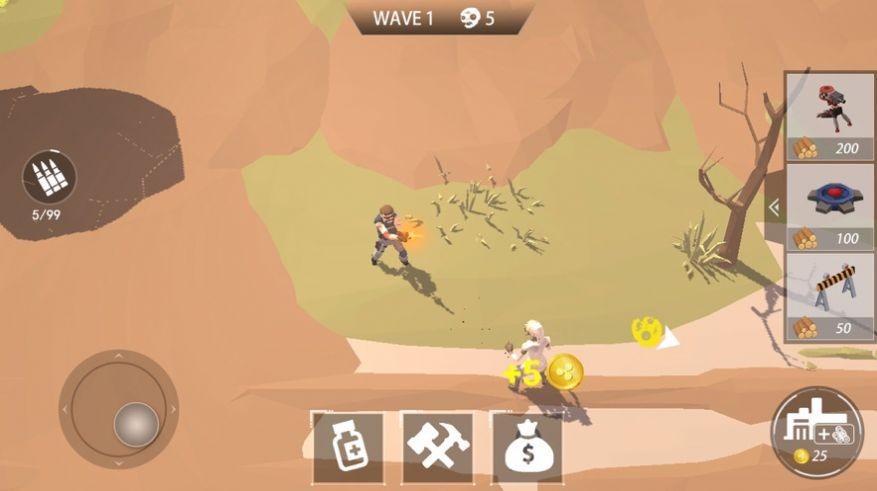877x491 pixels.
Task: Use the medicine bottle button
Action: click(x=347, y=448)
